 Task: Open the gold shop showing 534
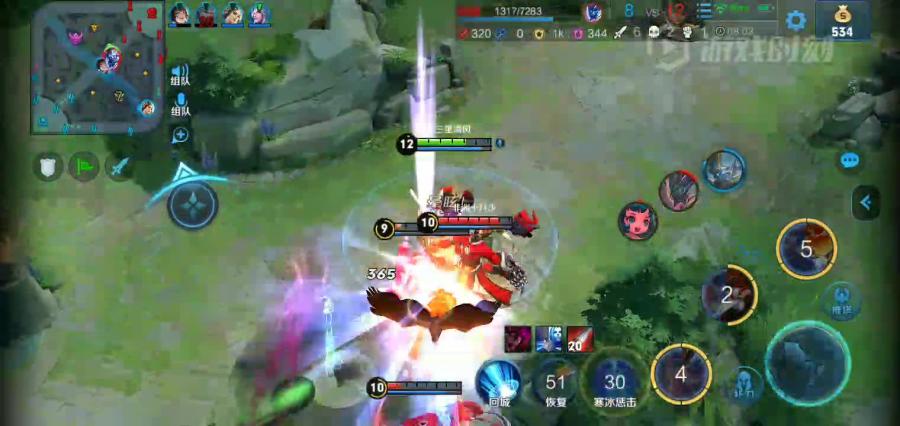tap(842, 20)
